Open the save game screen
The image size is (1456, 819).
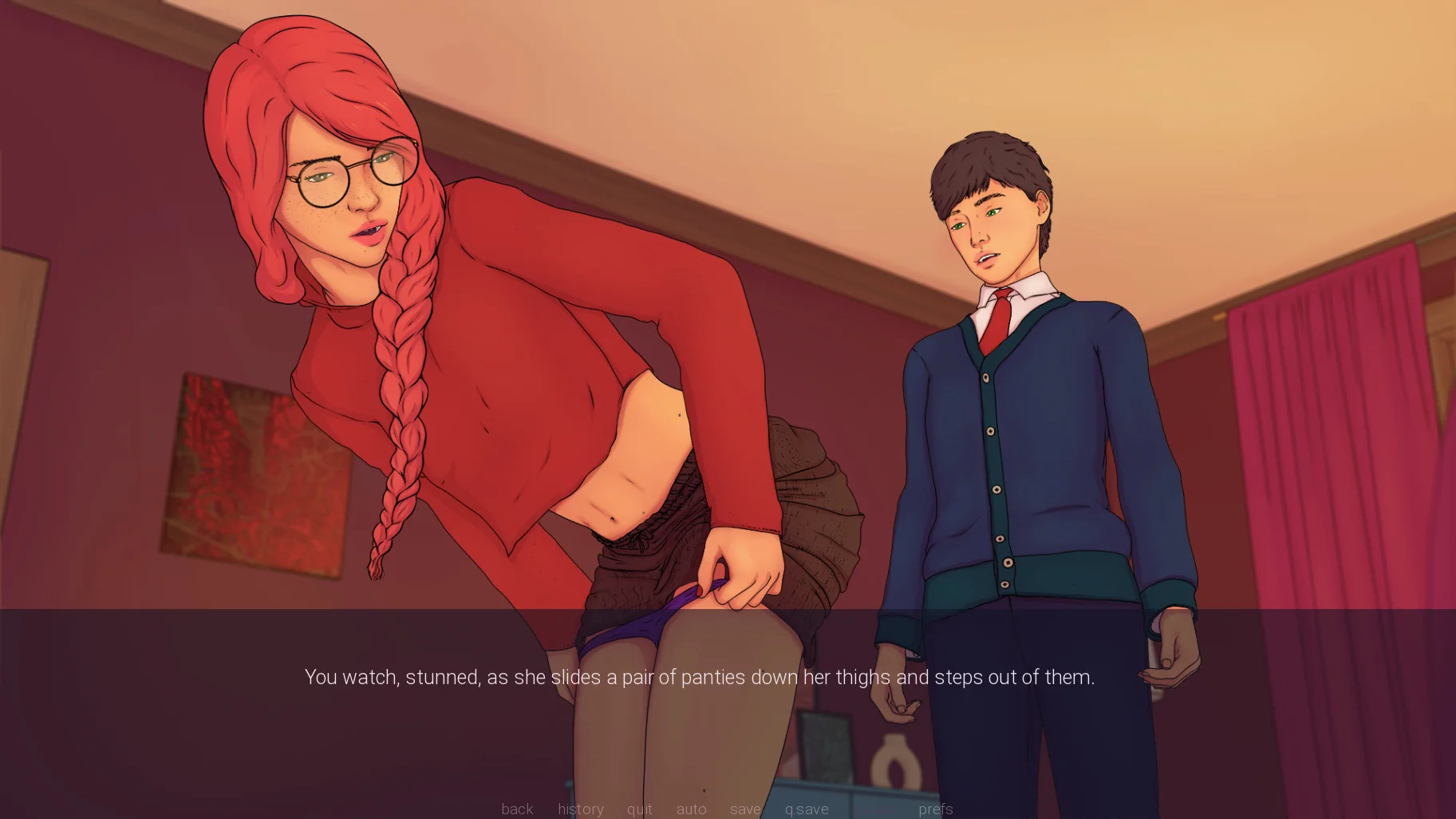click(745, 809)
